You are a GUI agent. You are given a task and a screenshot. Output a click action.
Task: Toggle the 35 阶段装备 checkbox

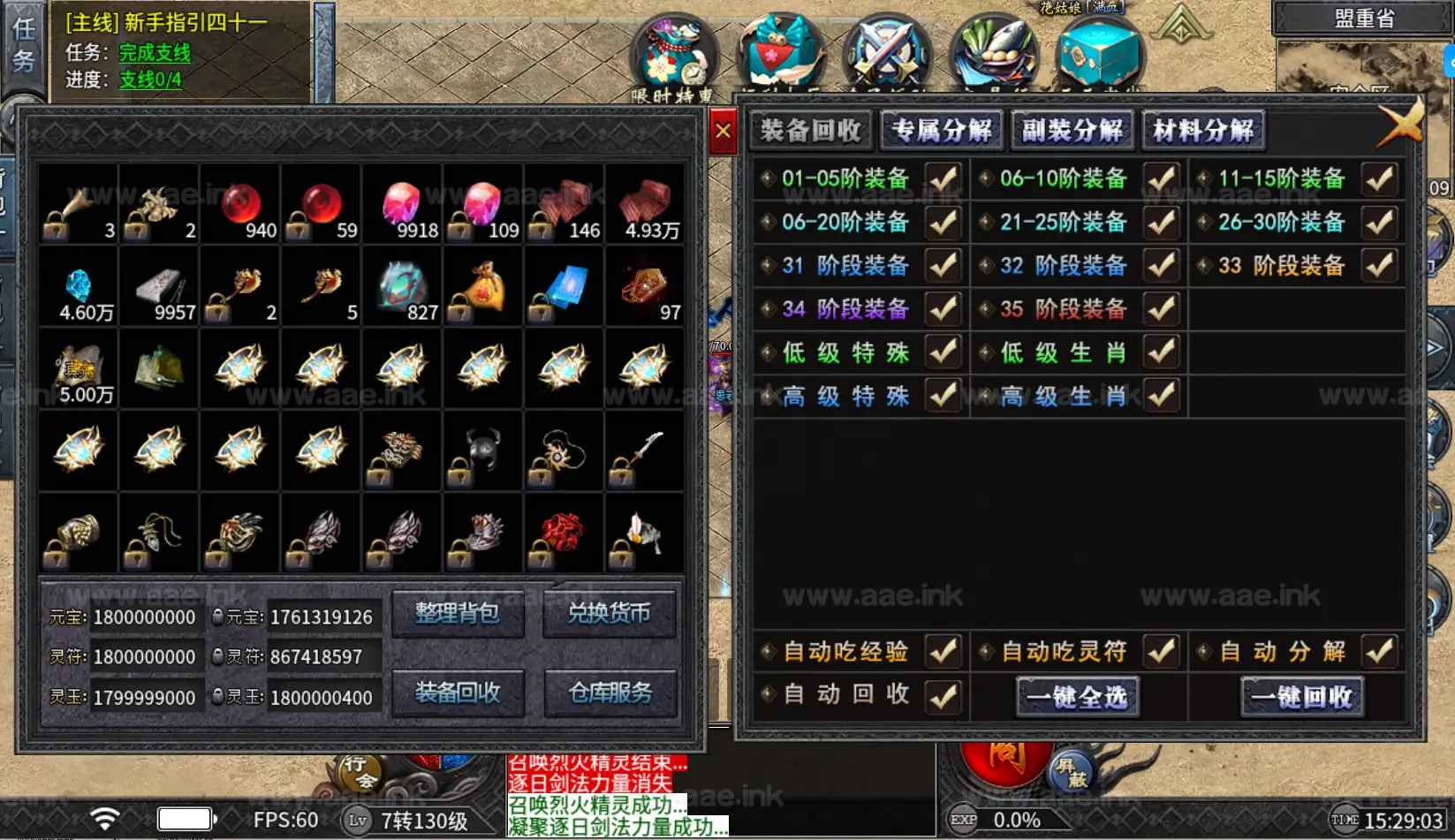[x=1161, y=309]
